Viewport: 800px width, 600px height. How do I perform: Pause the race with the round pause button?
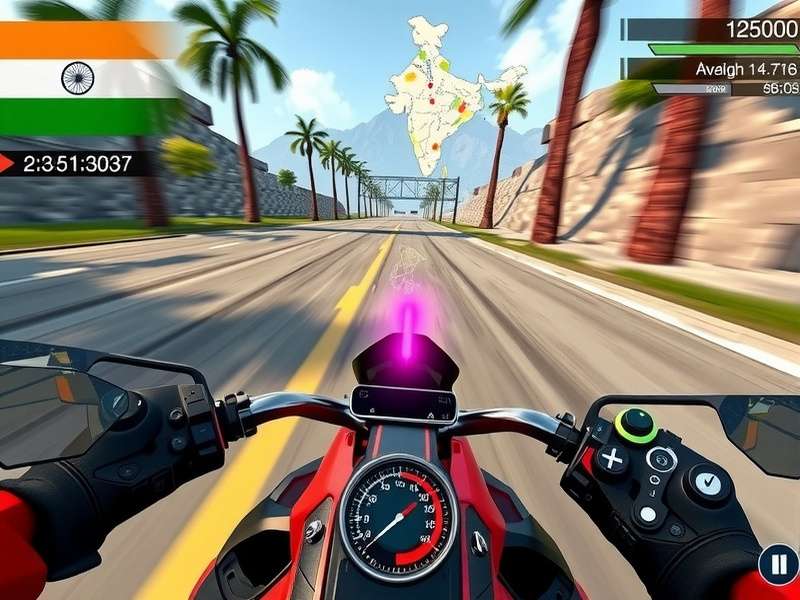click(x=778, y=565)
